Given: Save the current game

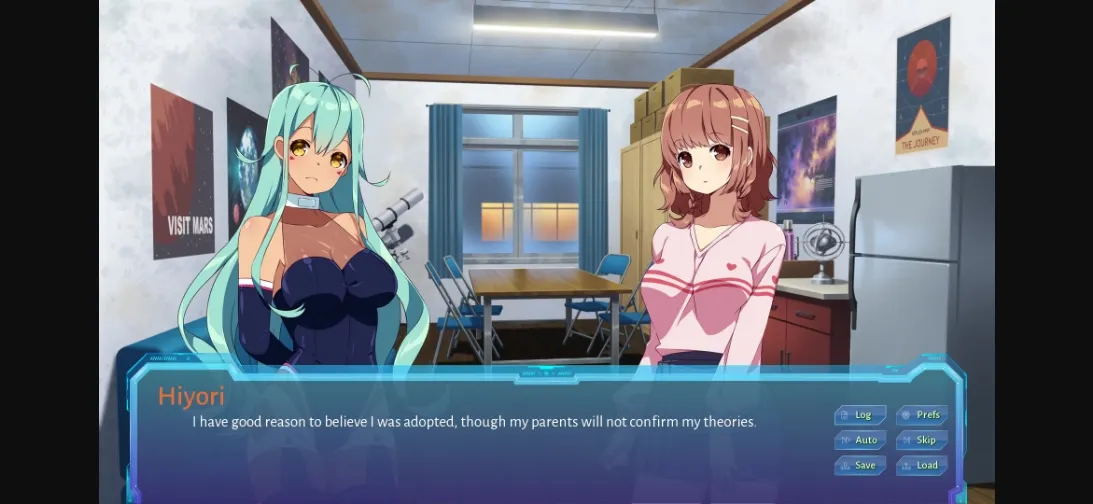Looking at the screenshot, I should [x=860, y=465].
